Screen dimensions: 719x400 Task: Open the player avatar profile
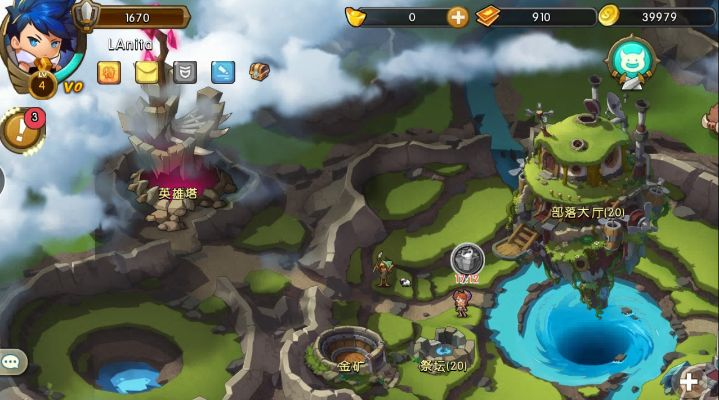coord(38,40)
